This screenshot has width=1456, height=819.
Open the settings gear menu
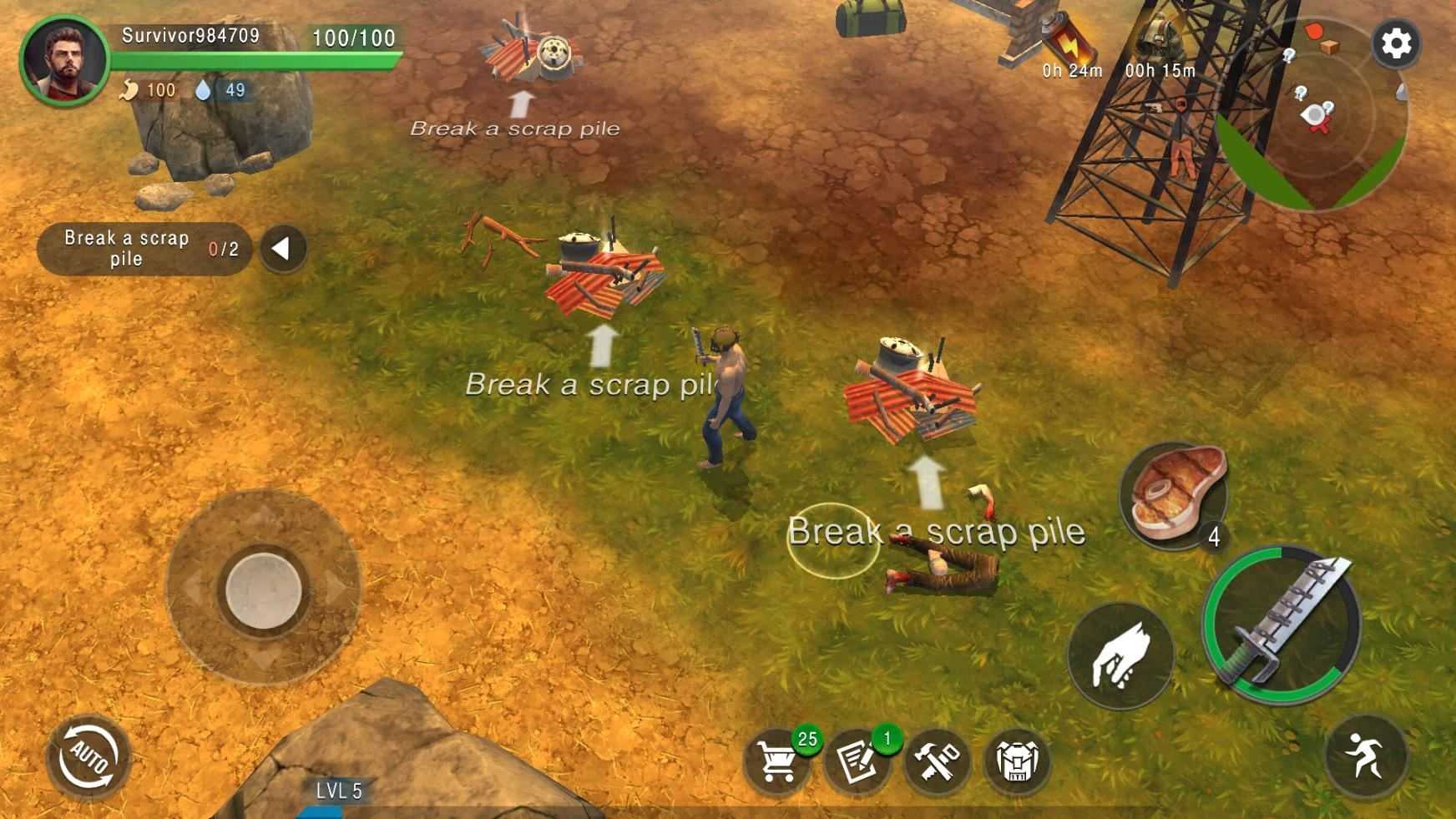click(x=1396, y=43)
